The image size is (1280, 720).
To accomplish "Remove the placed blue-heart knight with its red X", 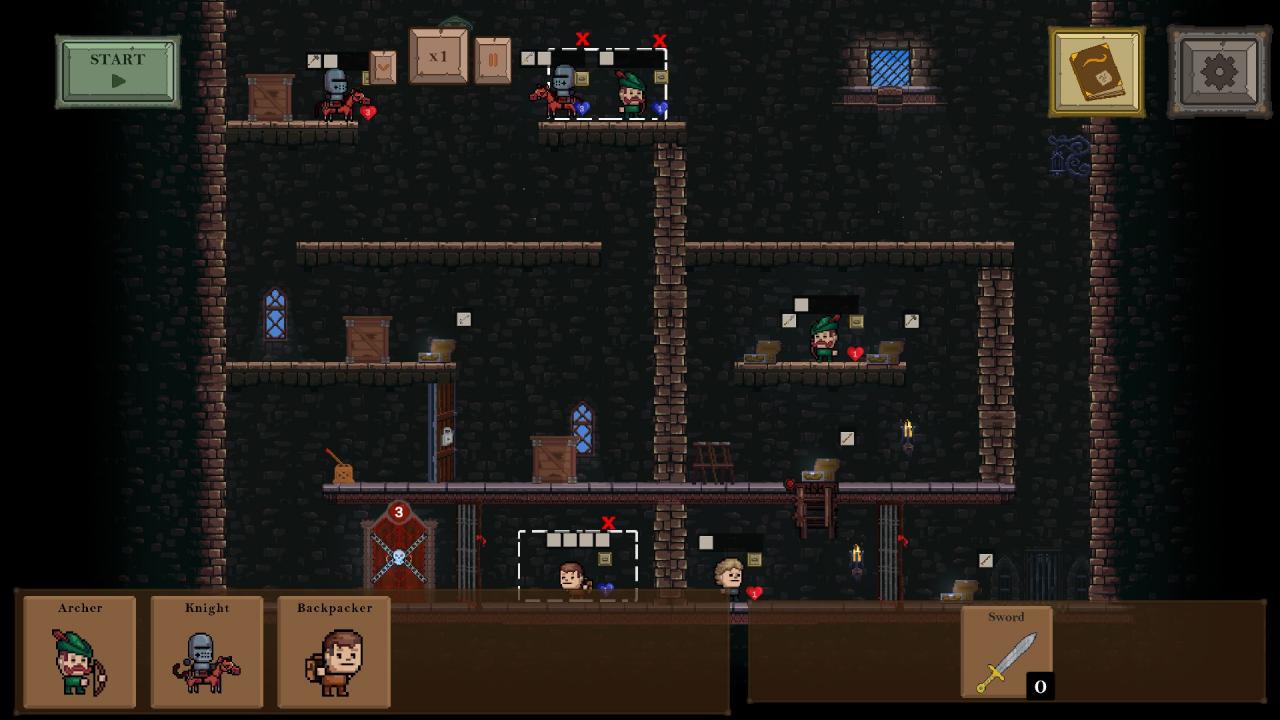I will [x=582, y=39].
